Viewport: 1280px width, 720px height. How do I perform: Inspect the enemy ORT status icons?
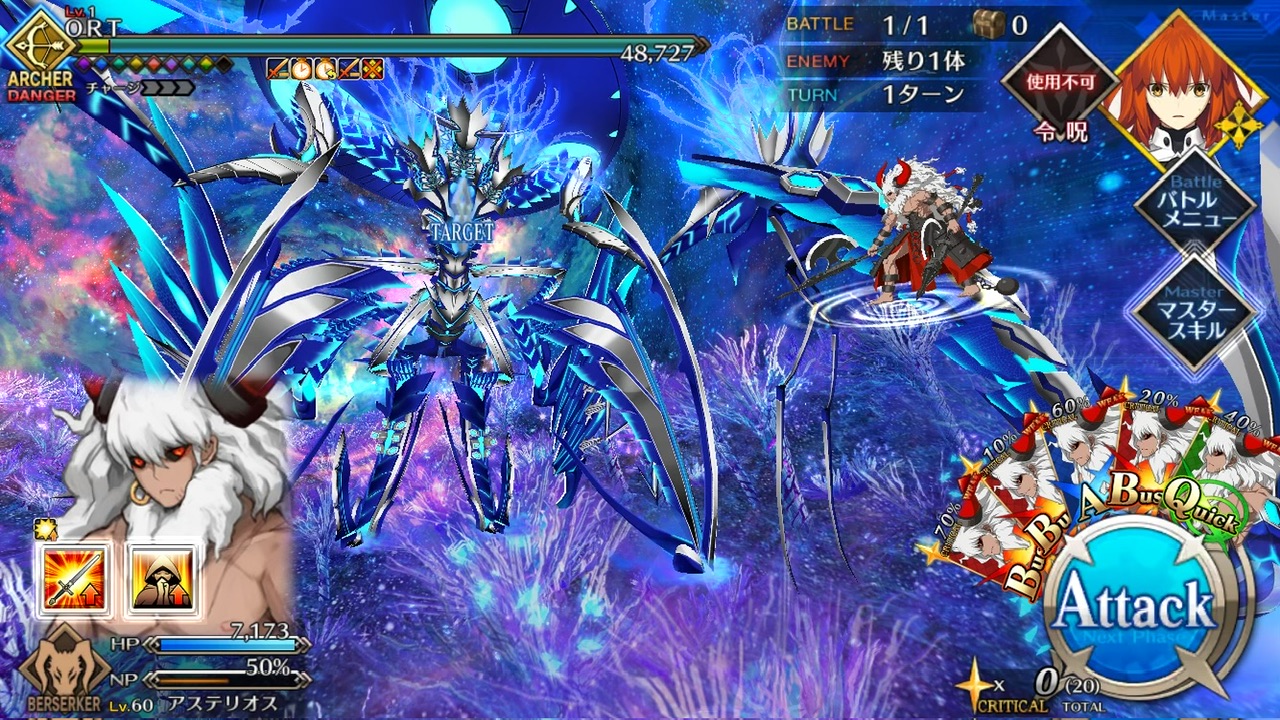point(324,69)
